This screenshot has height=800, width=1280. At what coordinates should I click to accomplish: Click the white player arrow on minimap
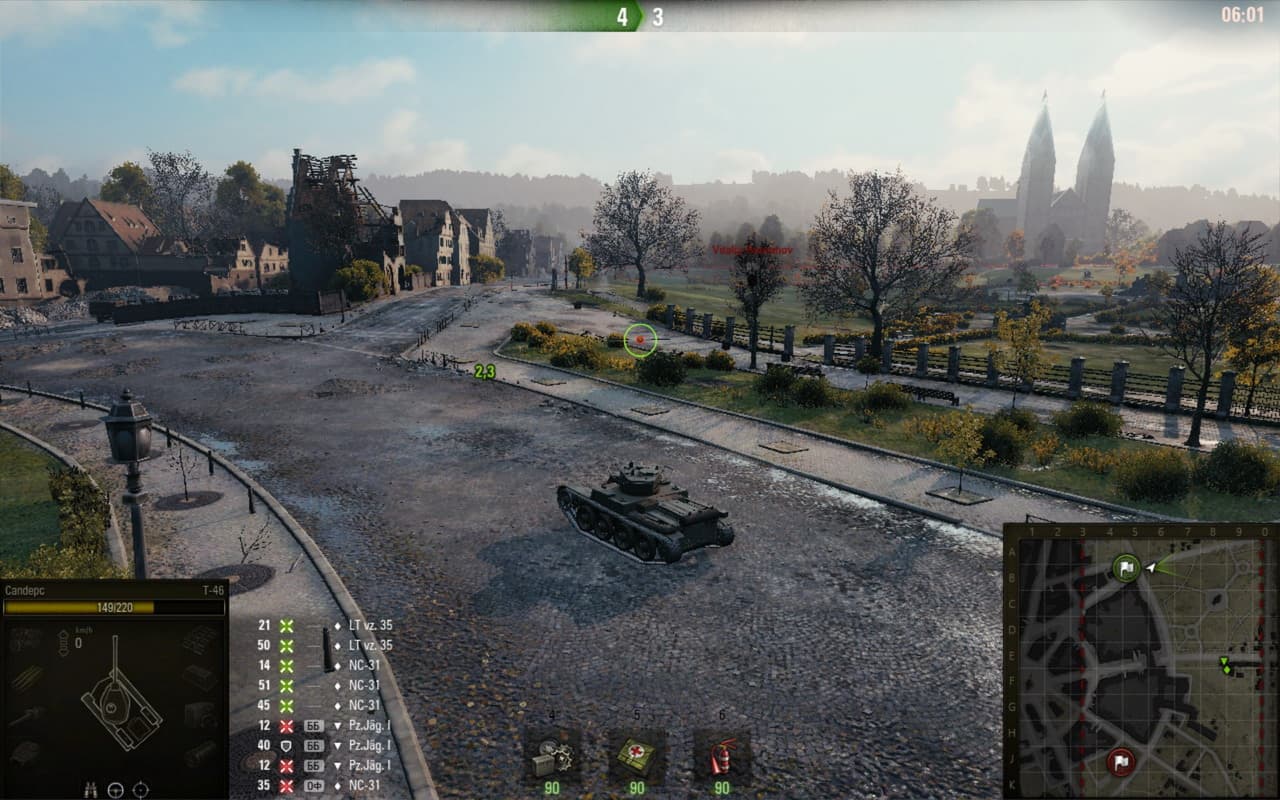coord(1152,568)
